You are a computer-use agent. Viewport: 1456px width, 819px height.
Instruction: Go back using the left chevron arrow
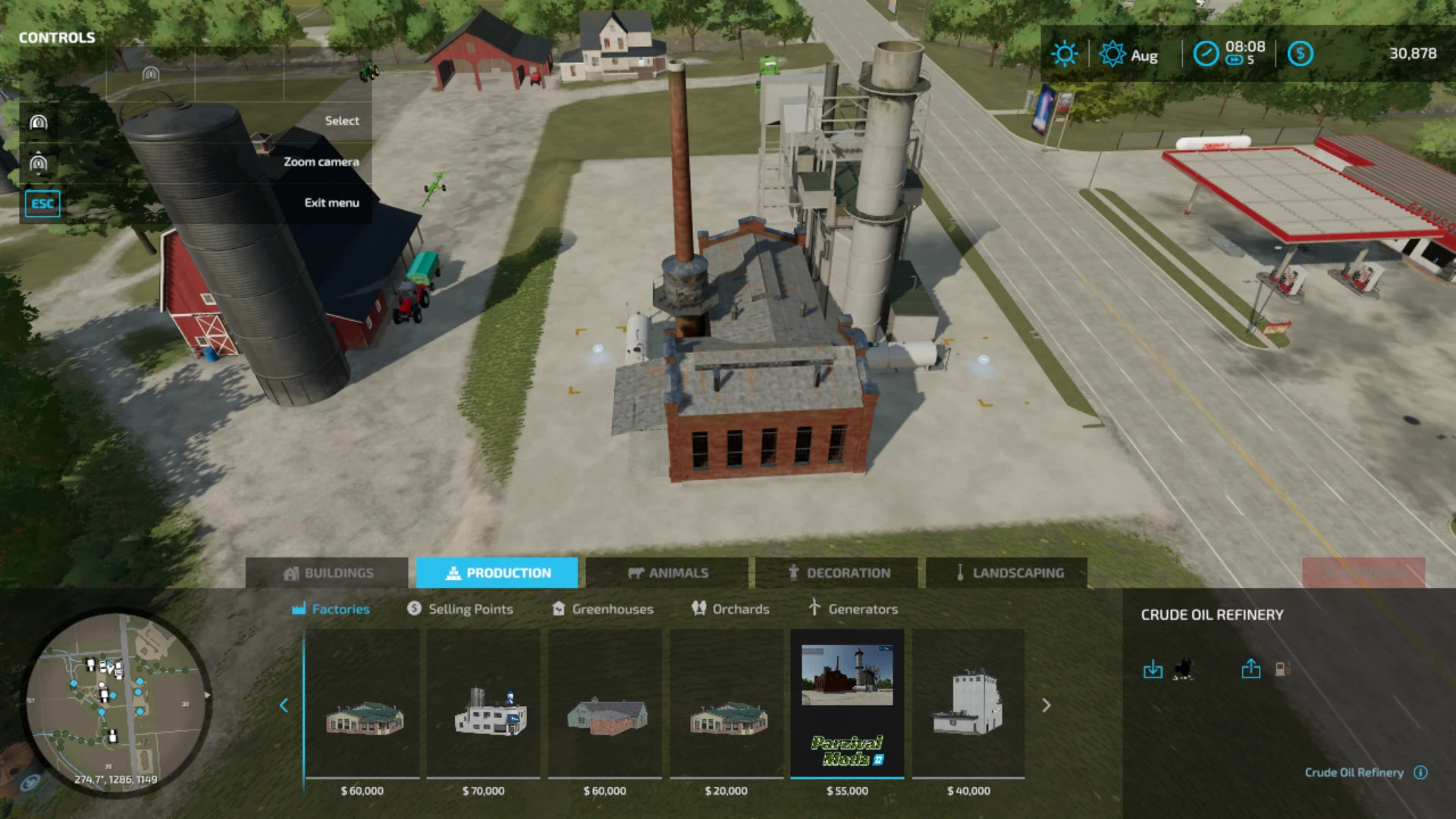click(284, 705)
